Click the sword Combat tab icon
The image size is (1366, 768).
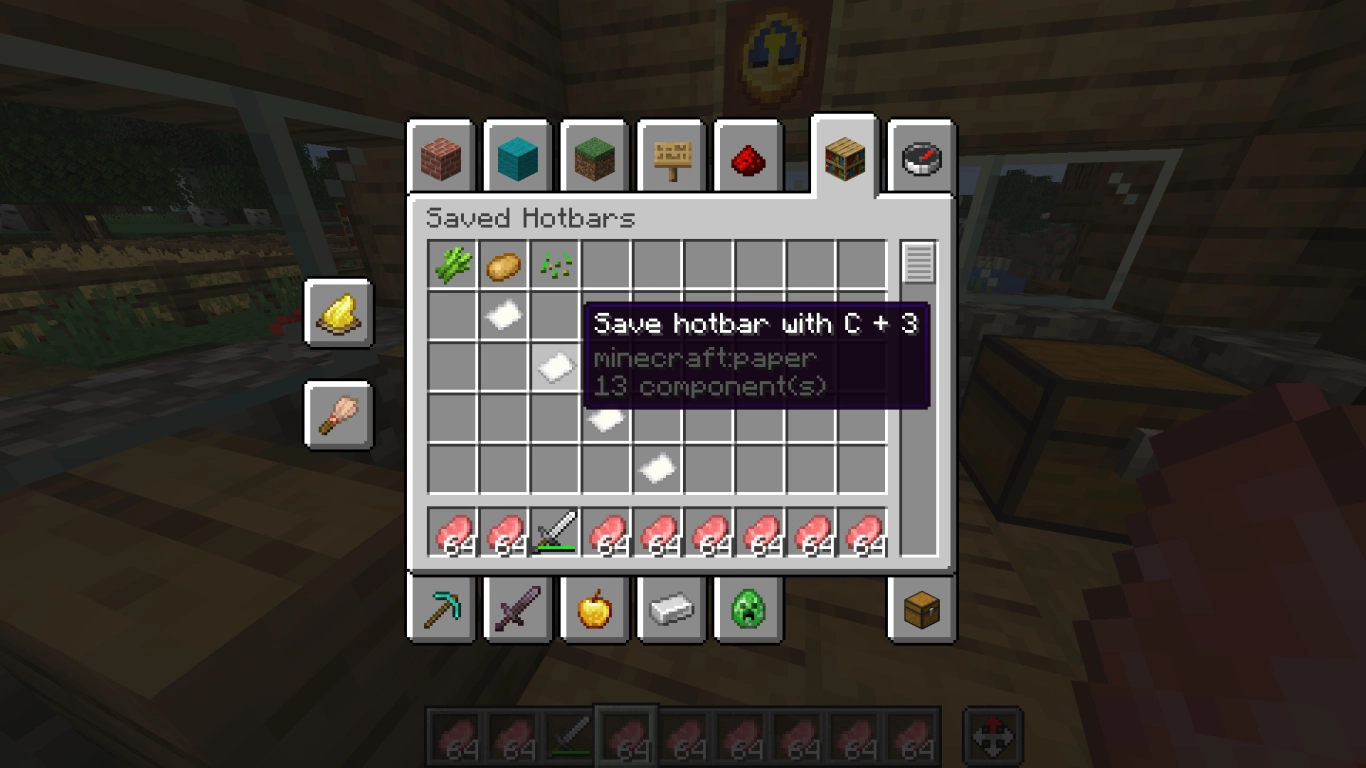[x=518, y=608]
